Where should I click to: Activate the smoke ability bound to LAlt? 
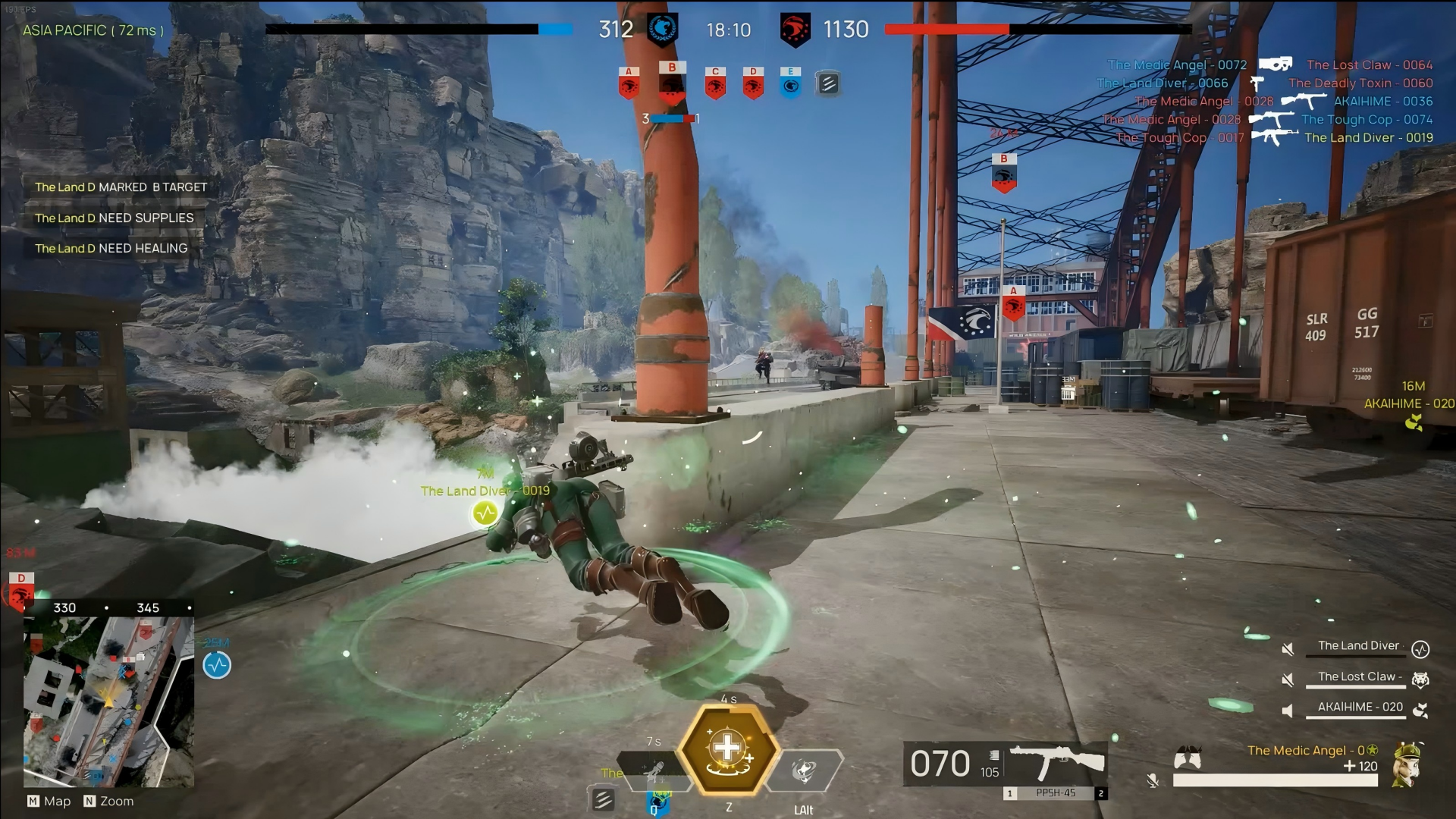tap(805, 771)
